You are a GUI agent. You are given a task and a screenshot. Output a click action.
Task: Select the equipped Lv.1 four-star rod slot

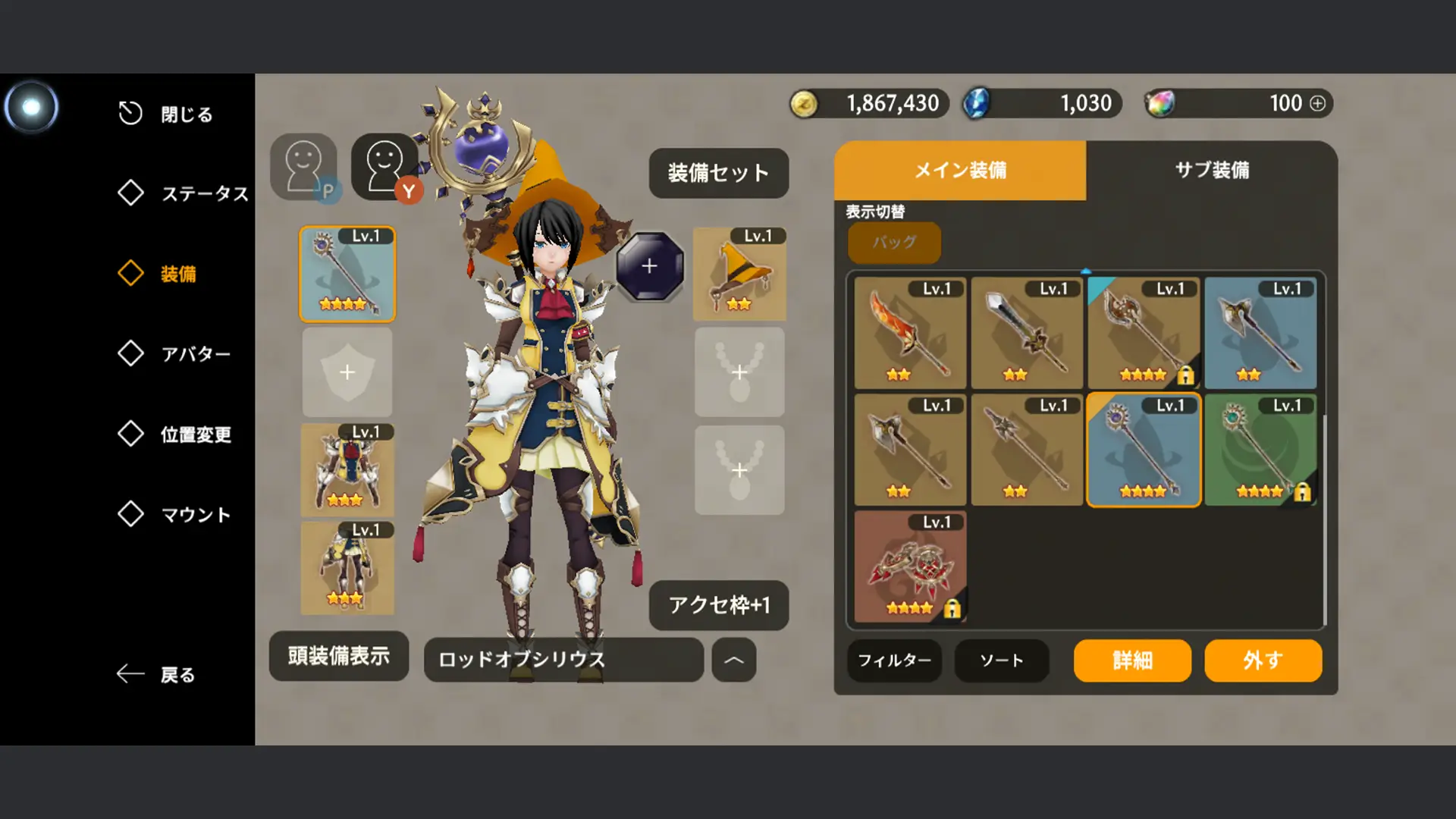coord(347,275)
